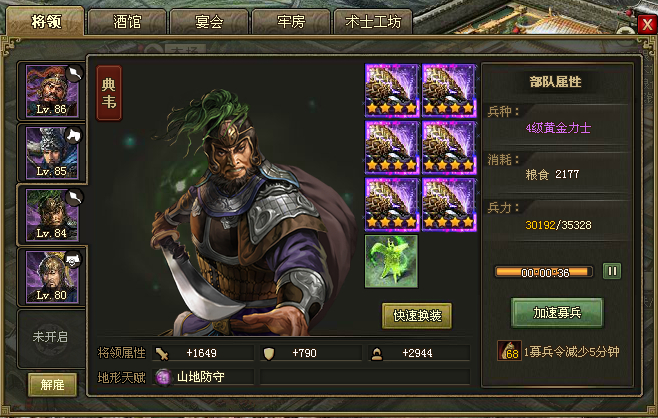Pick the Lv. 80 general portrait

point(52,276)
